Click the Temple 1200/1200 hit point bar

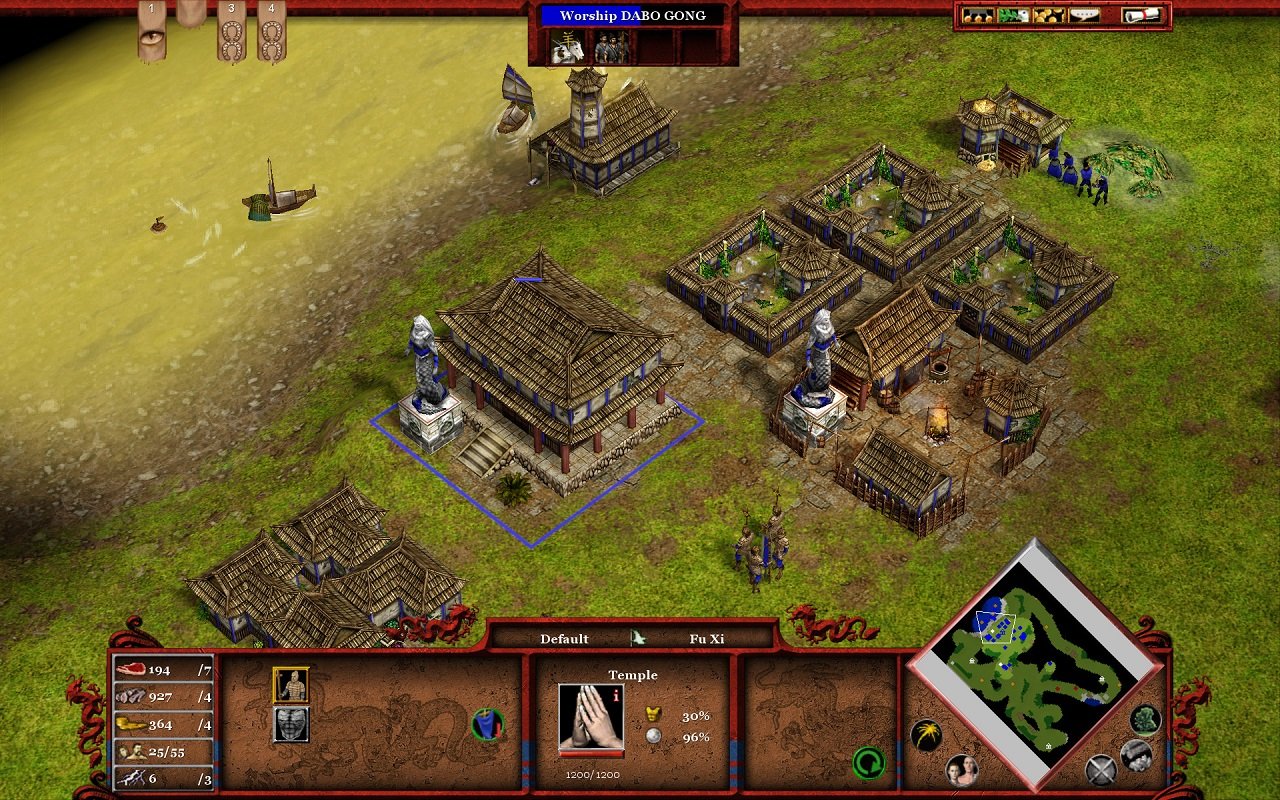tap(590, 753)
